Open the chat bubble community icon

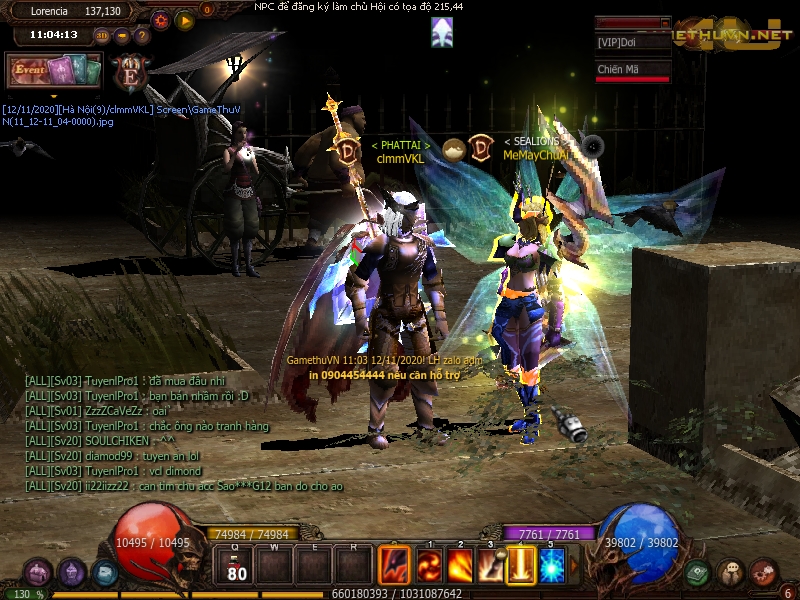(x=730, y=573)
